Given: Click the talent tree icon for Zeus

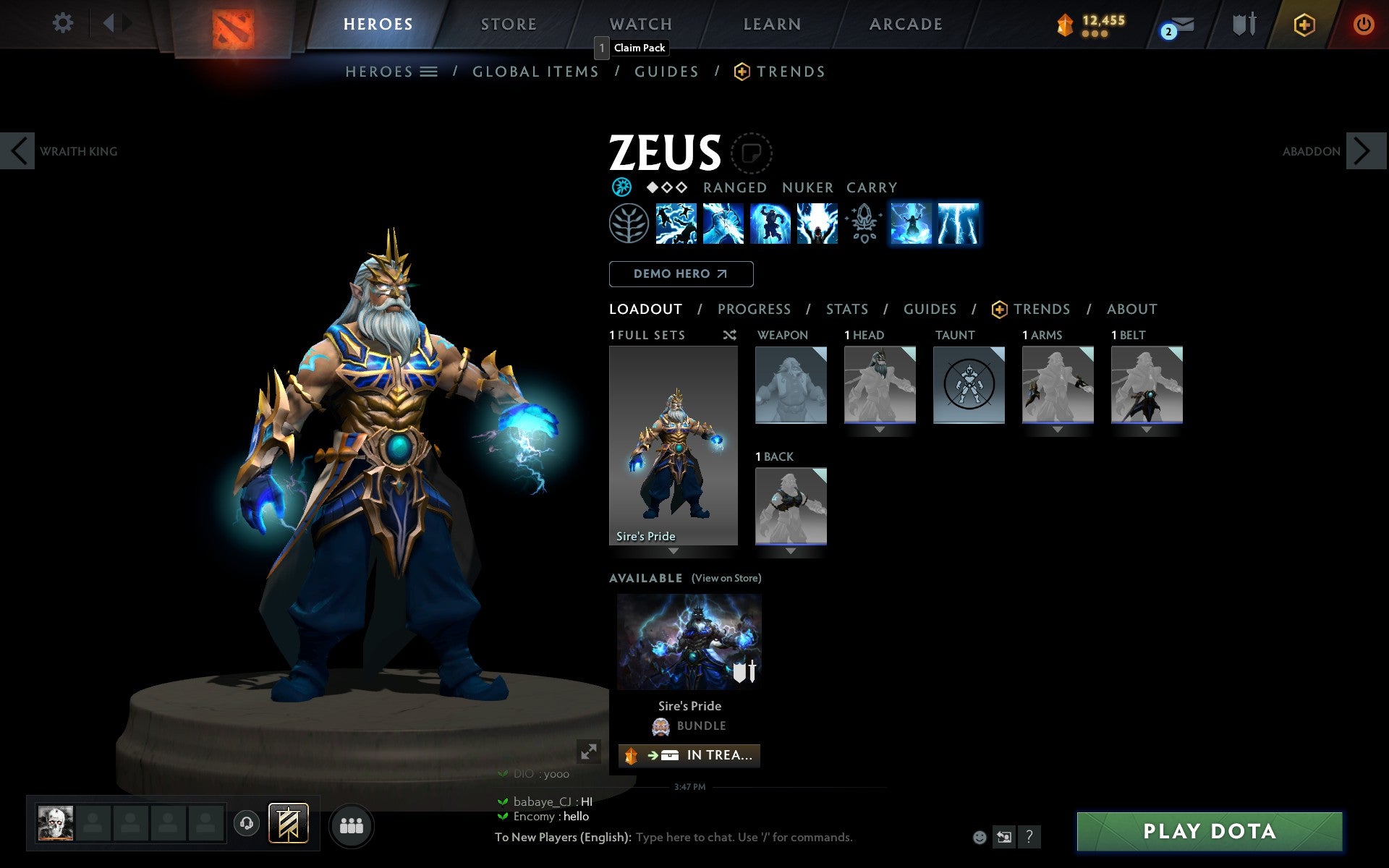Looking at the screenshot, I should click(x=629, y=224).
